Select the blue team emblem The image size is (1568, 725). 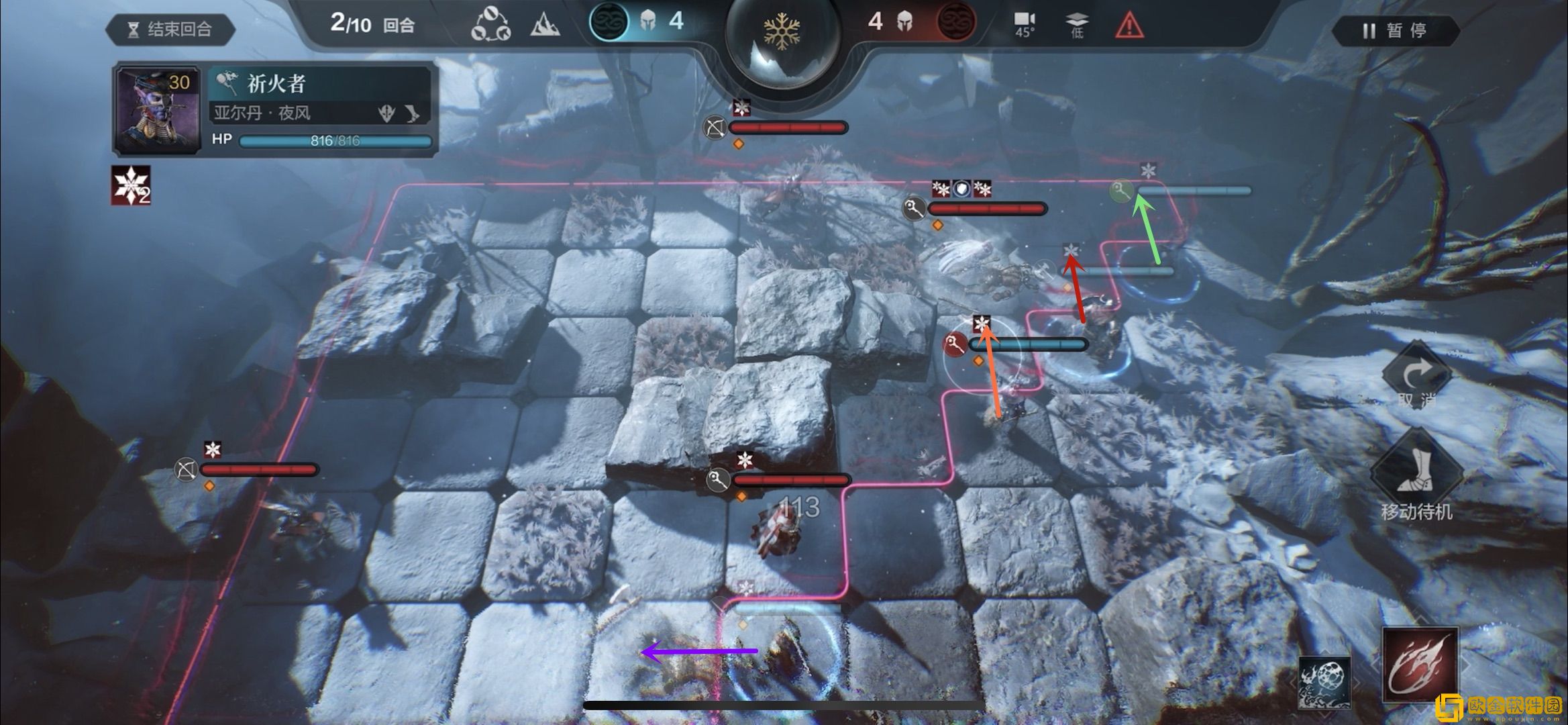609,21
